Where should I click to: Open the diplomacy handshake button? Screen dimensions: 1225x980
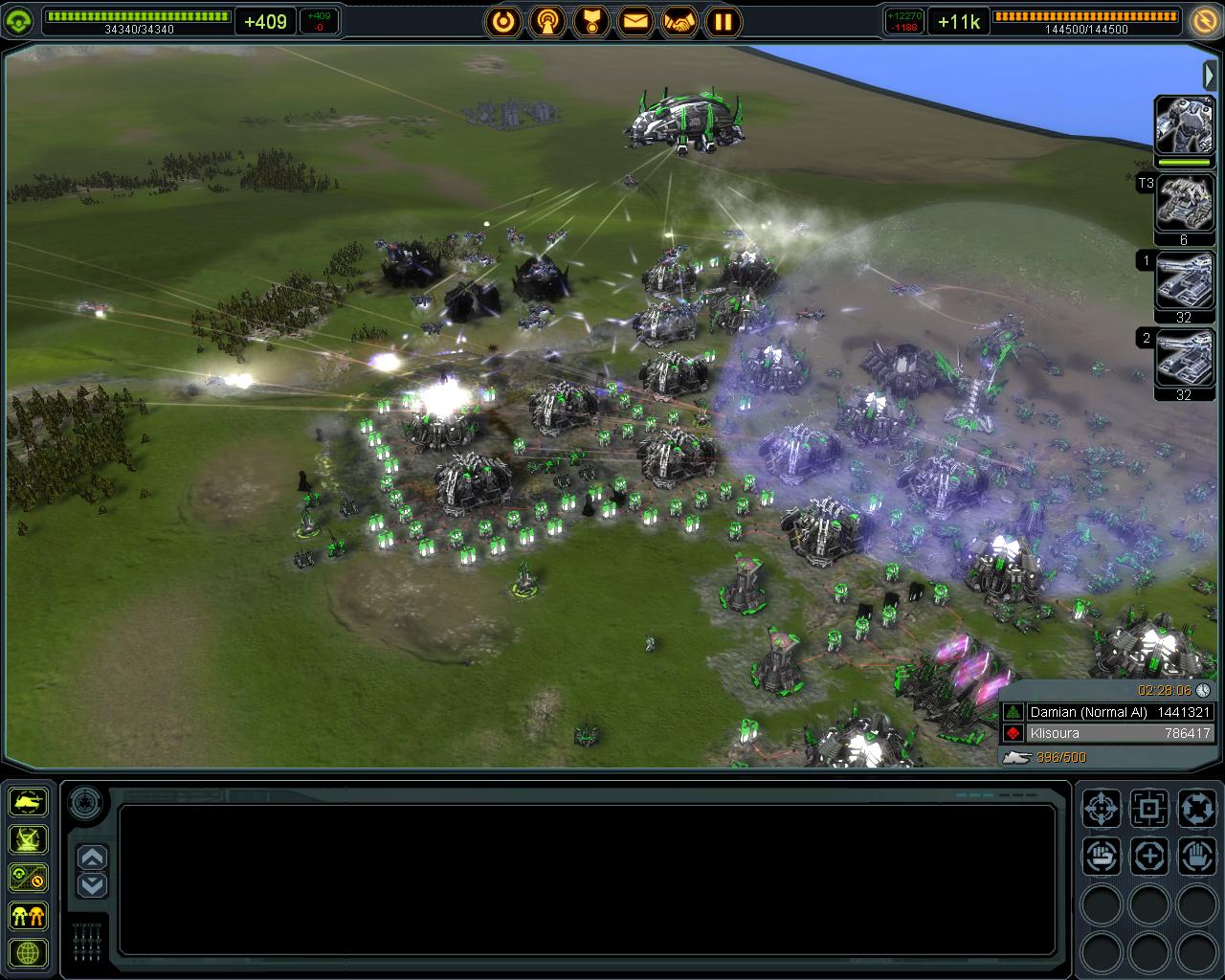679,20
